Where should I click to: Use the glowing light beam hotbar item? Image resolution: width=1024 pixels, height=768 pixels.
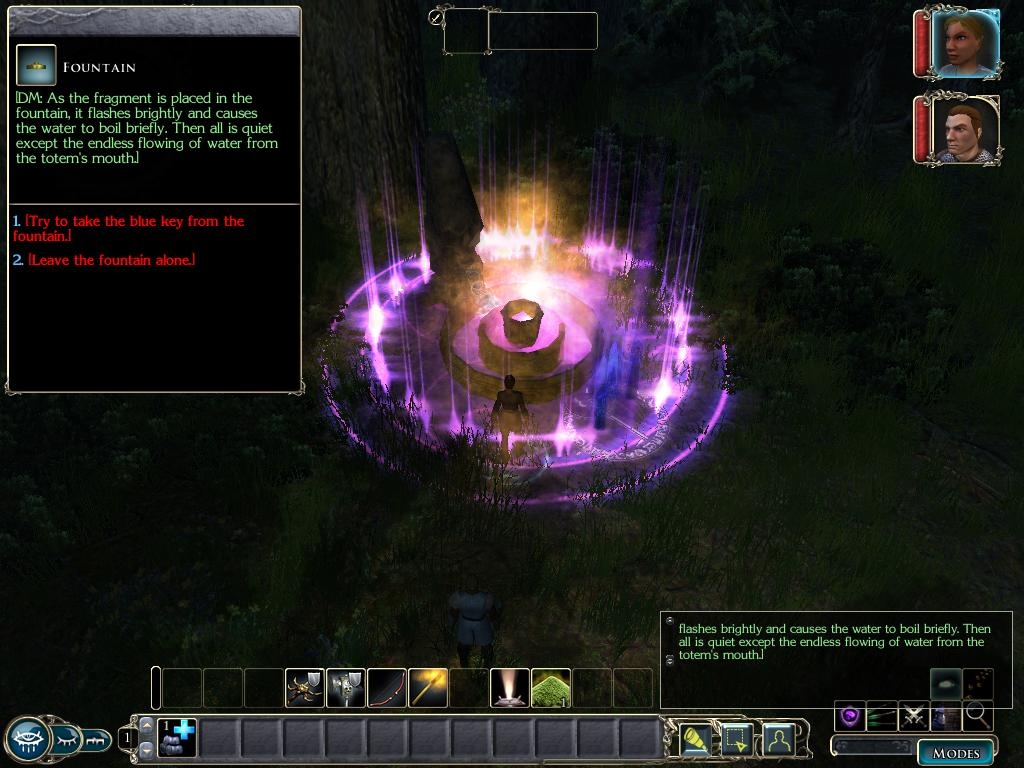click(510, 688)
